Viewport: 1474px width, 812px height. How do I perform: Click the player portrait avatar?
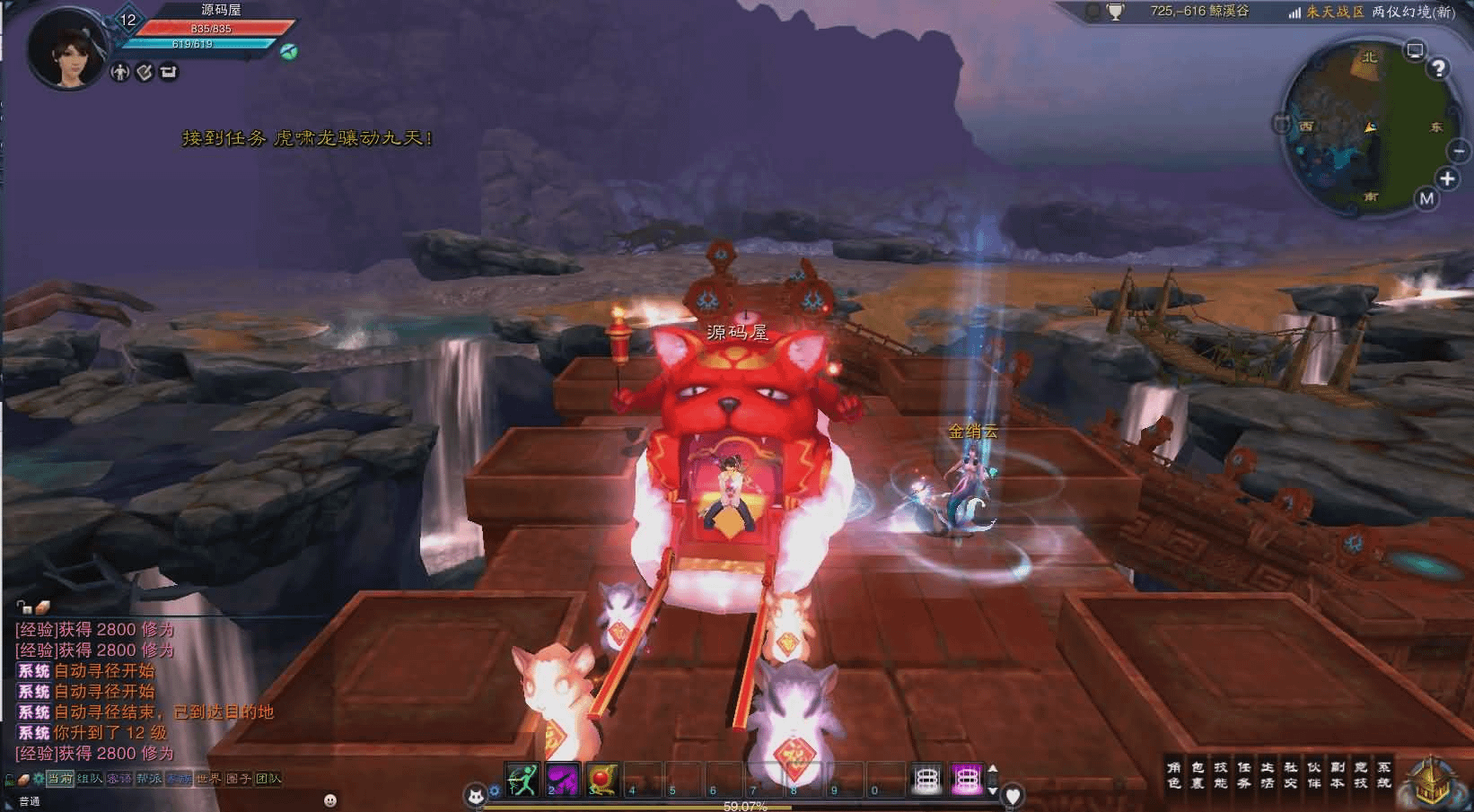pyautogui.click(x=65, y=49)
